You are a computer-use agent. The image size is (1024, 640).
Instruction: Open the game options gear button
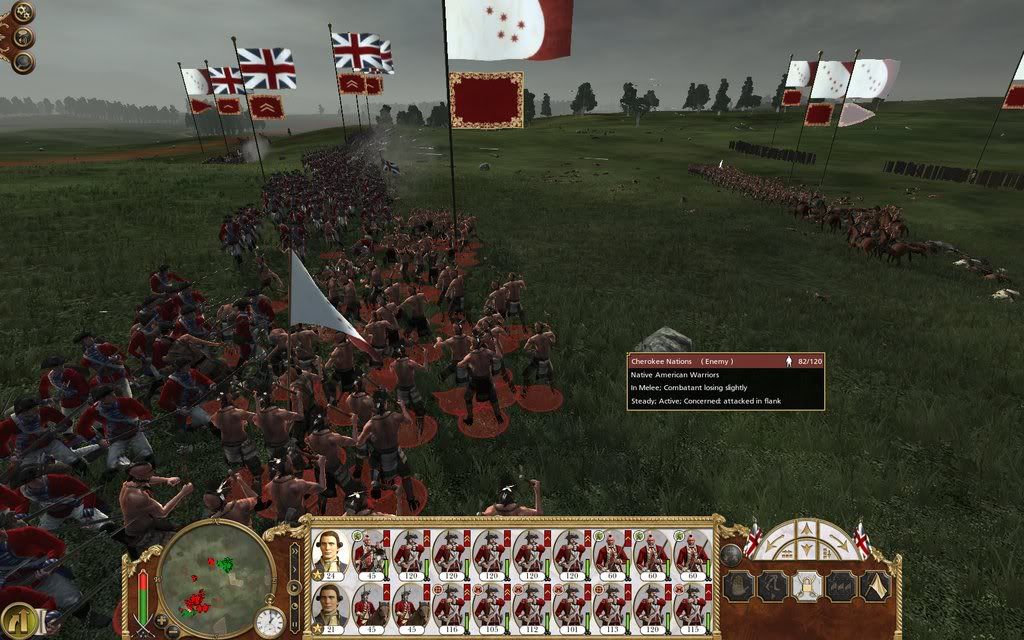22,13
